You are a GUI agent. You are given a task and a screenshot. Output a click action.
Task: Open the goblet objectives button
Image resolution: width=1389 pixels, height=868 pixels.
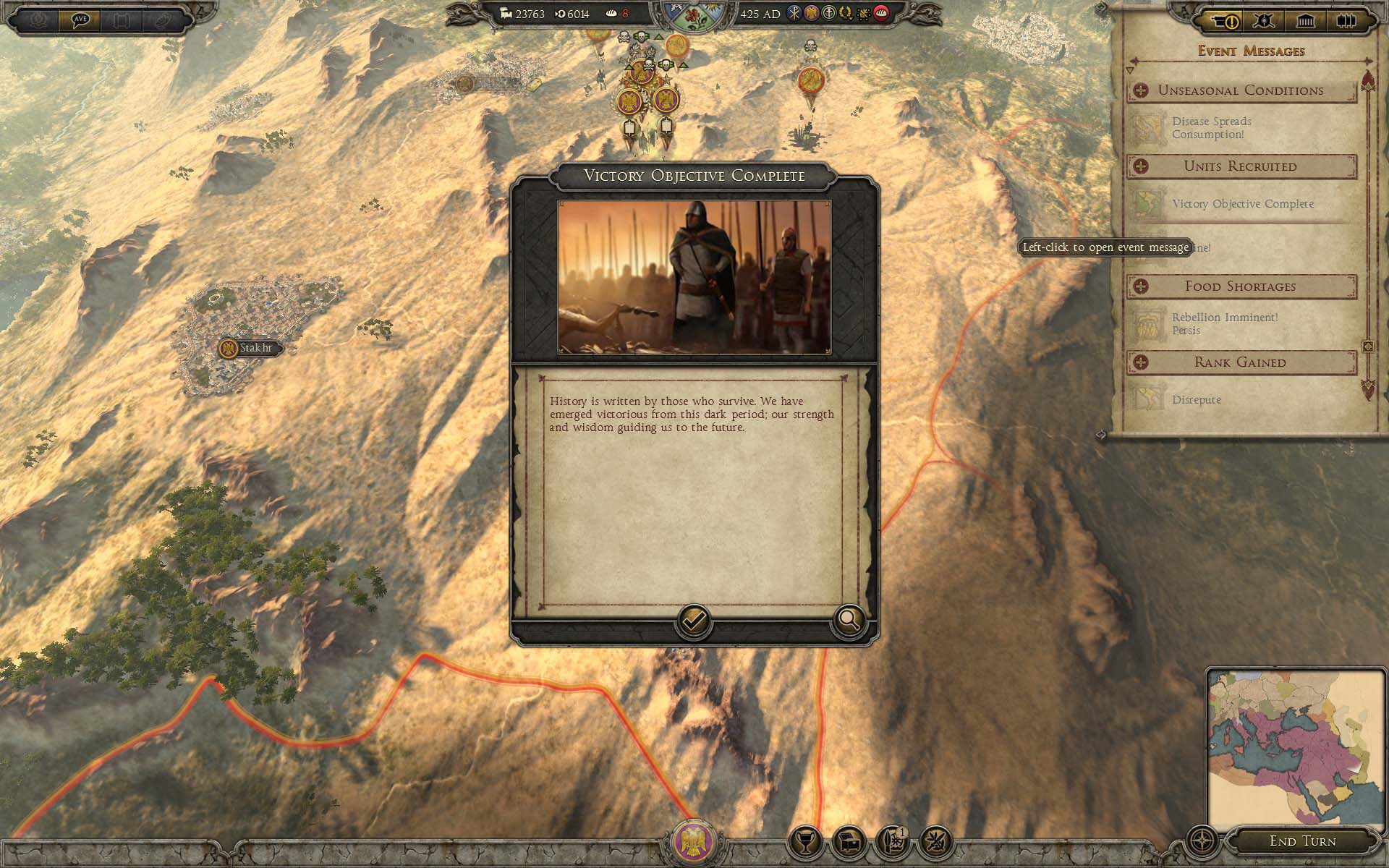pos(804,842)
